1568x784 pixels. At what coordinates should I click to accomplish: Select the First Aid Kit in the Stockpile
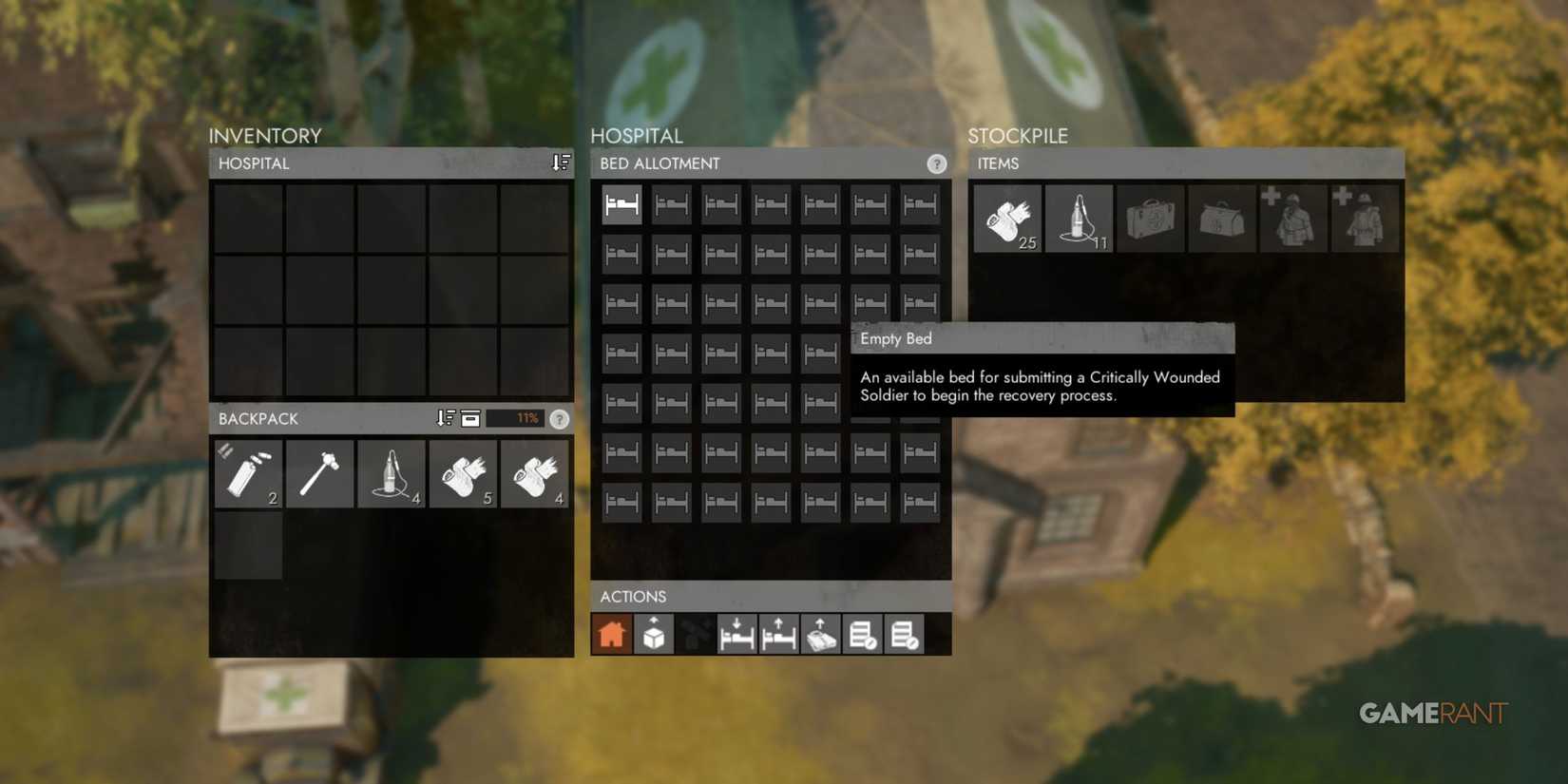[1150, 217]
